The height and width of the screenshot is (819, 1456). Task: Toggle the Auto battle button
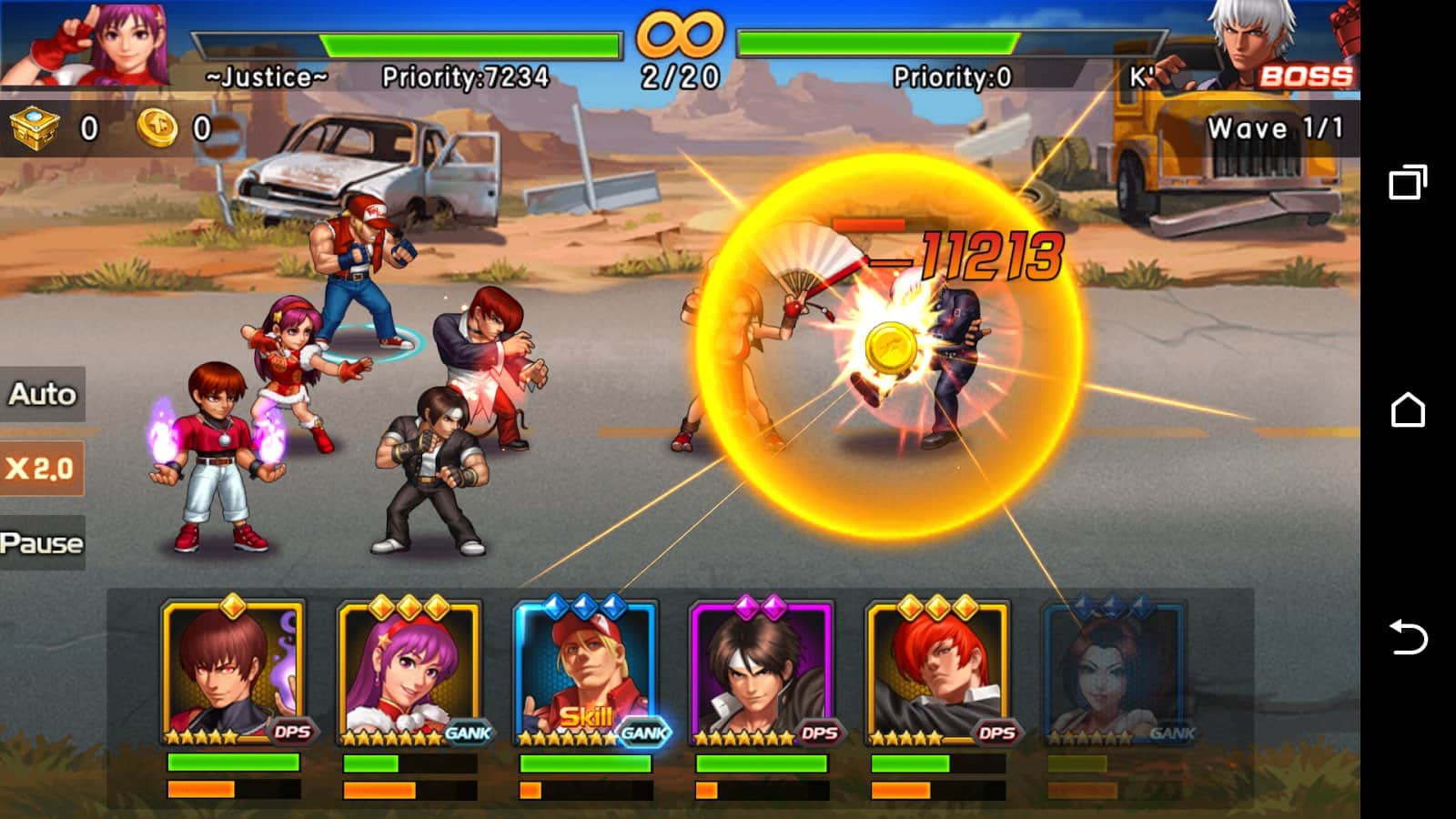point(42,394)
